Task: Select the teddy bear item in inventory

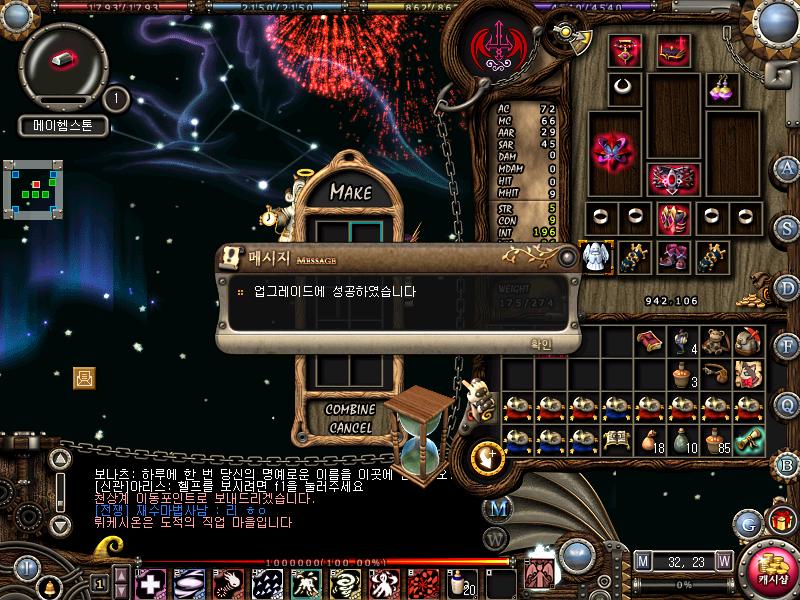Action: (x=713, y=341)
